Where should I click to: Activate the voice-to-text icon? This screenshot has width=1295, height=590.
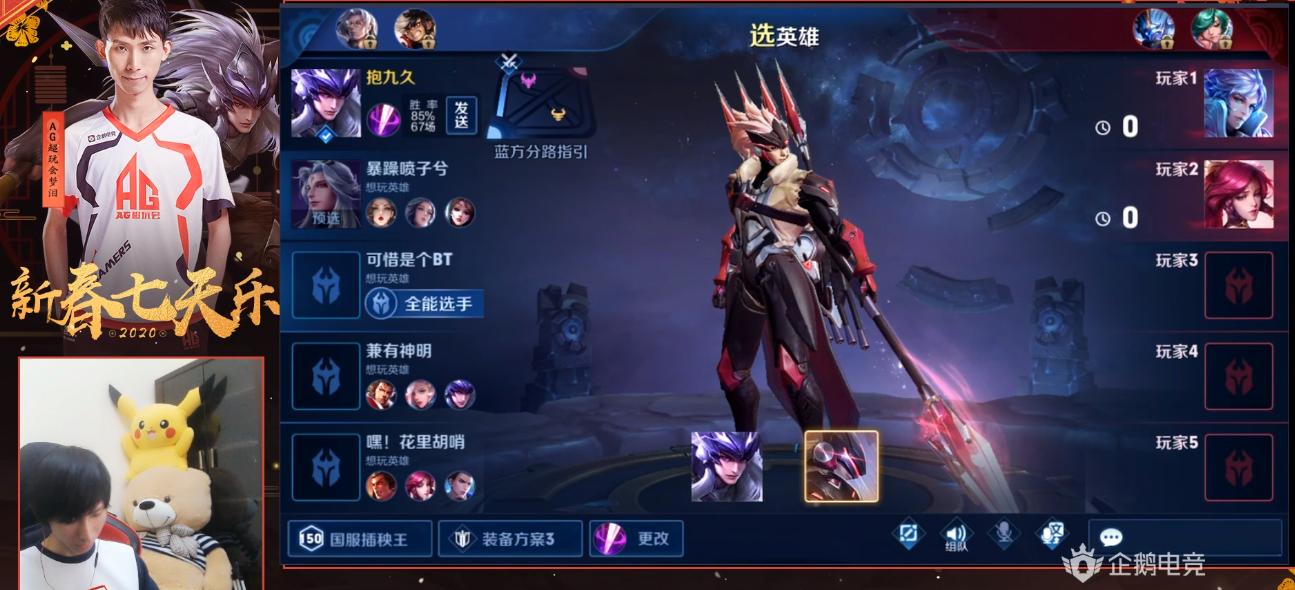point(1052,535)
